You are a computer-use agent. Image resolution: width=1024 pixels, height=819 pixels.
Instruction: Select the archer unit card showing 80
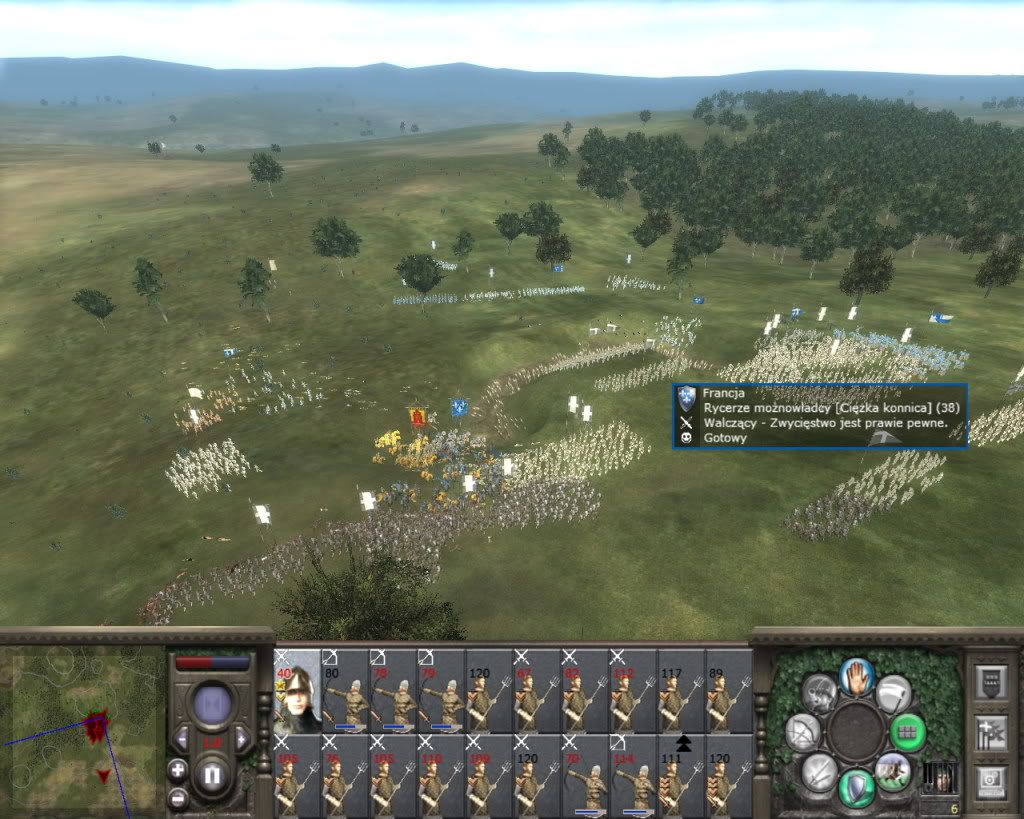tap(345, 691)
